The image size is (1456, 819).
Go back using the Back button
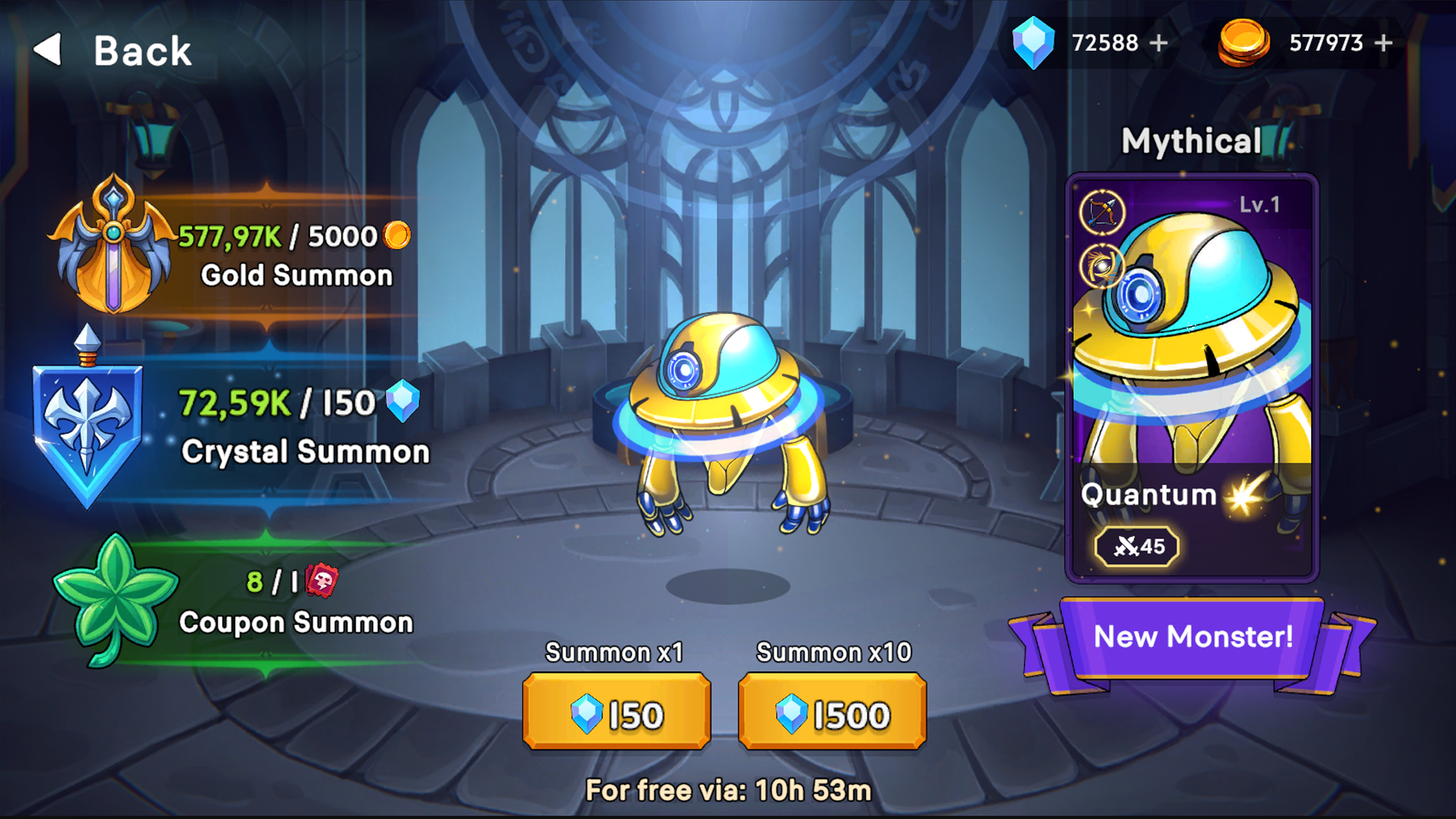(114, 51)
